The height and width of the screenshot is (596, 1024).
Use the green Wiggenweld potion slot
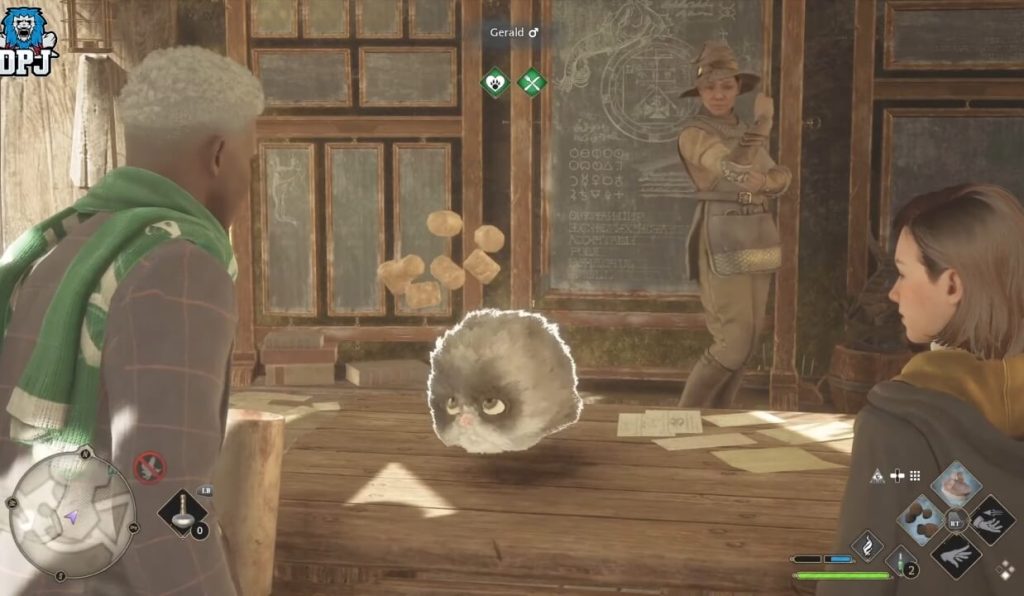tap(901, 562)
